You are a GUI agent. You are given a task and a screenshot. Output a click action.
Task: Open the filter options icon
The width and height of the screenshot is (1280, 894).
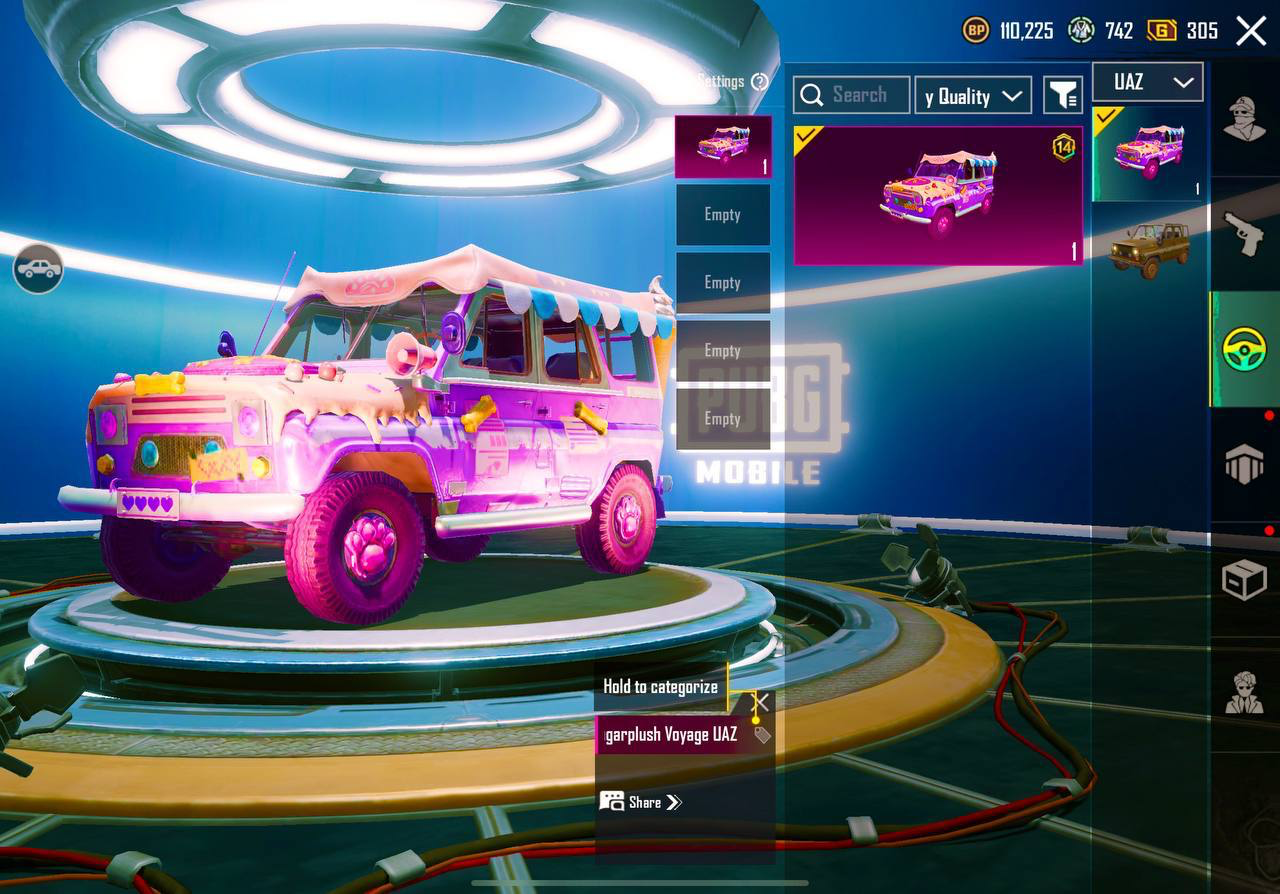pos(1063,95)
